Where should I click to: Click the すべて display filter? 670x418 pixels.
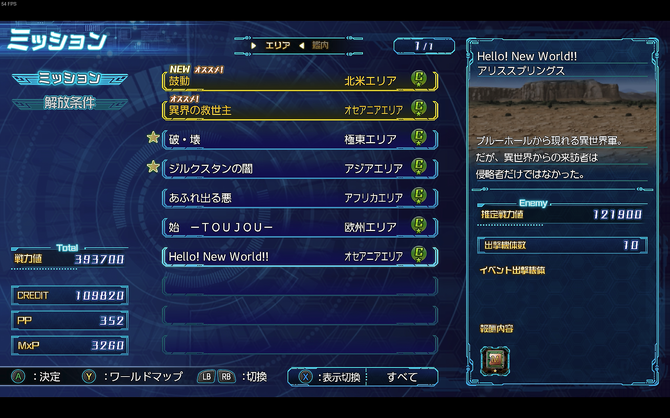(401, 377)
